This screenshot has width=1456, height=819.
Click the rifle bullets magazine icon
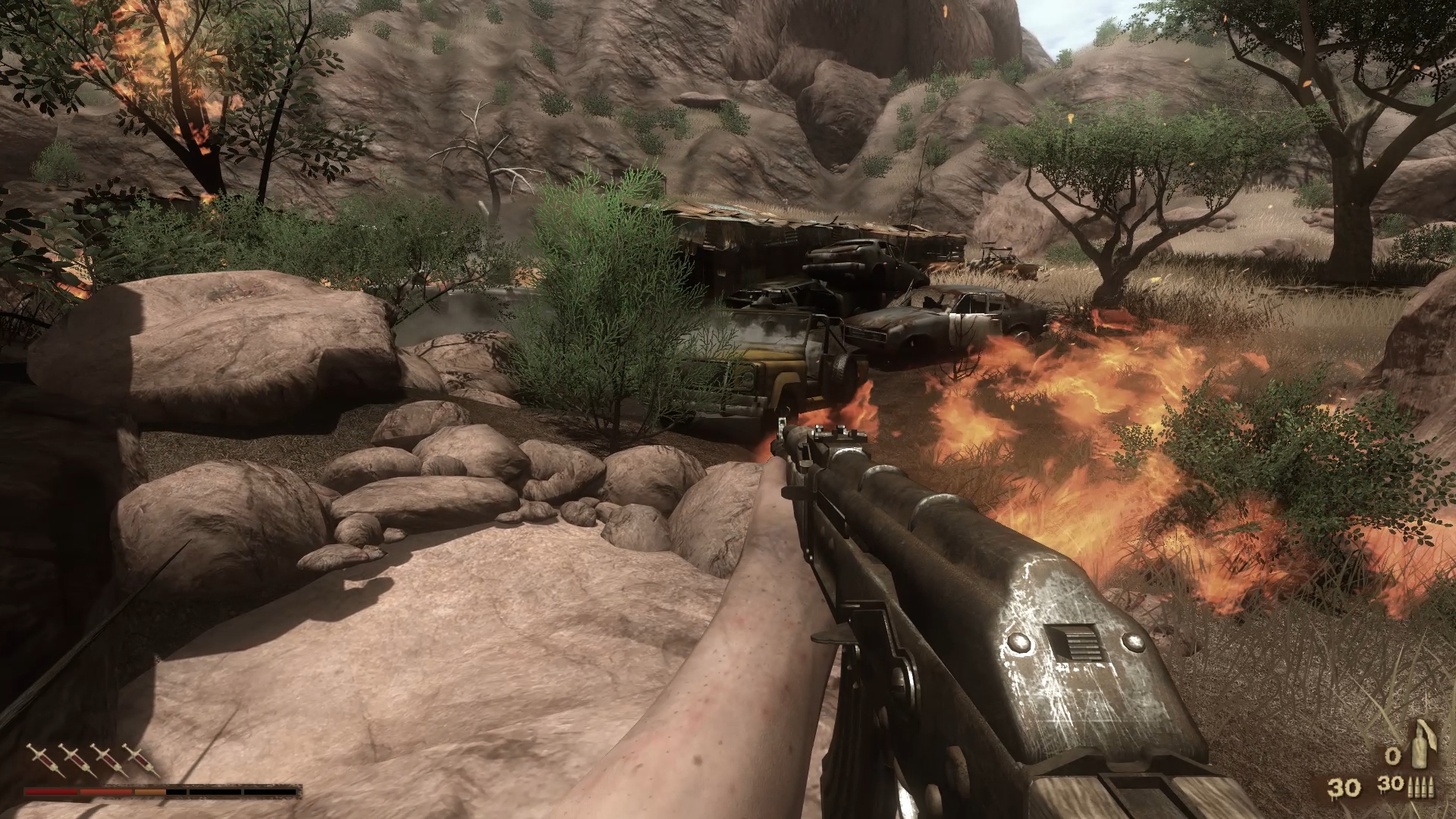1423,787
